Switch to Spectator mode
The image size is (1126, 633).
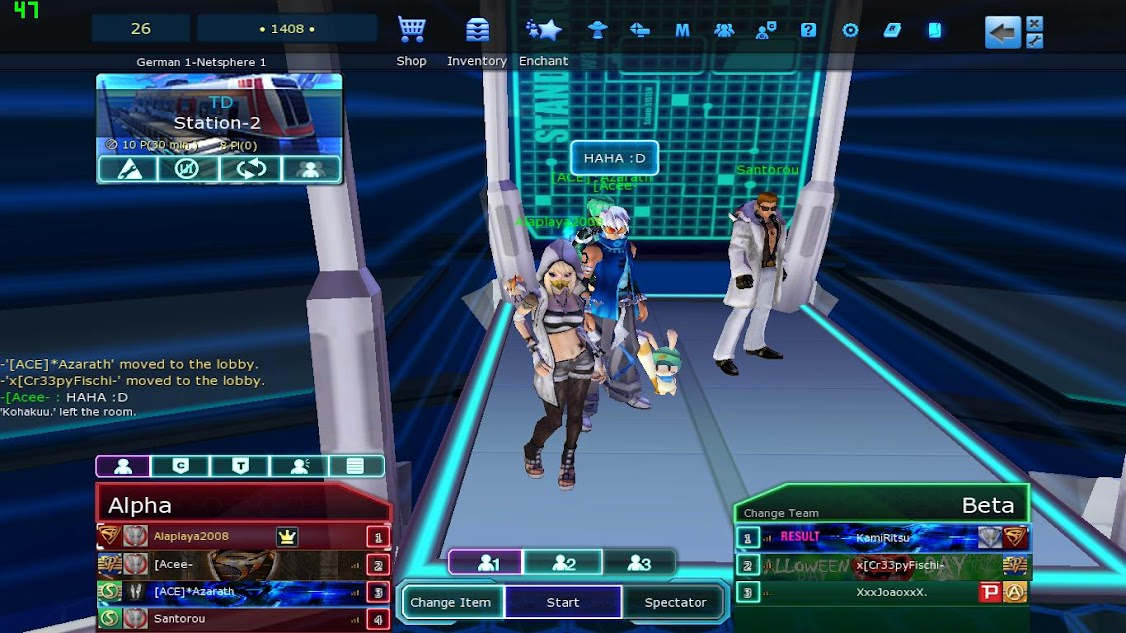click(x=675, y=602)
